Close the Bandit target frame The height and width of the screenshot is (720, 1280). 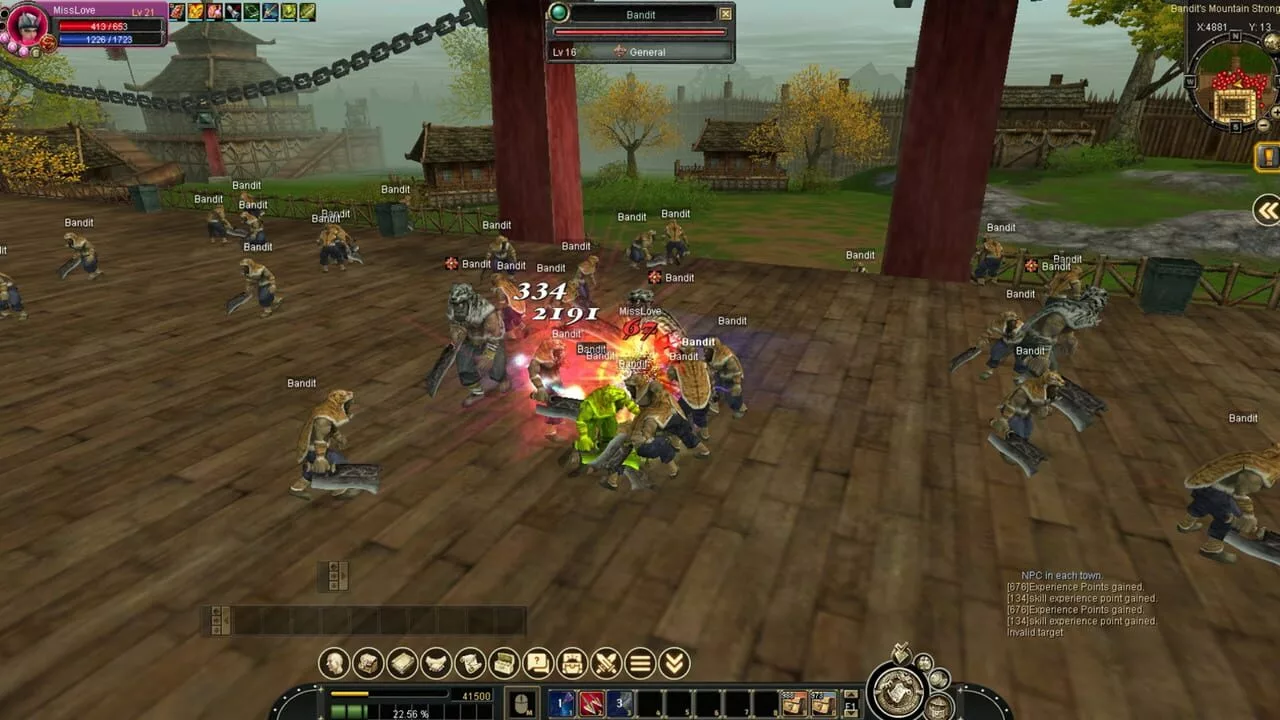[726, 14]
